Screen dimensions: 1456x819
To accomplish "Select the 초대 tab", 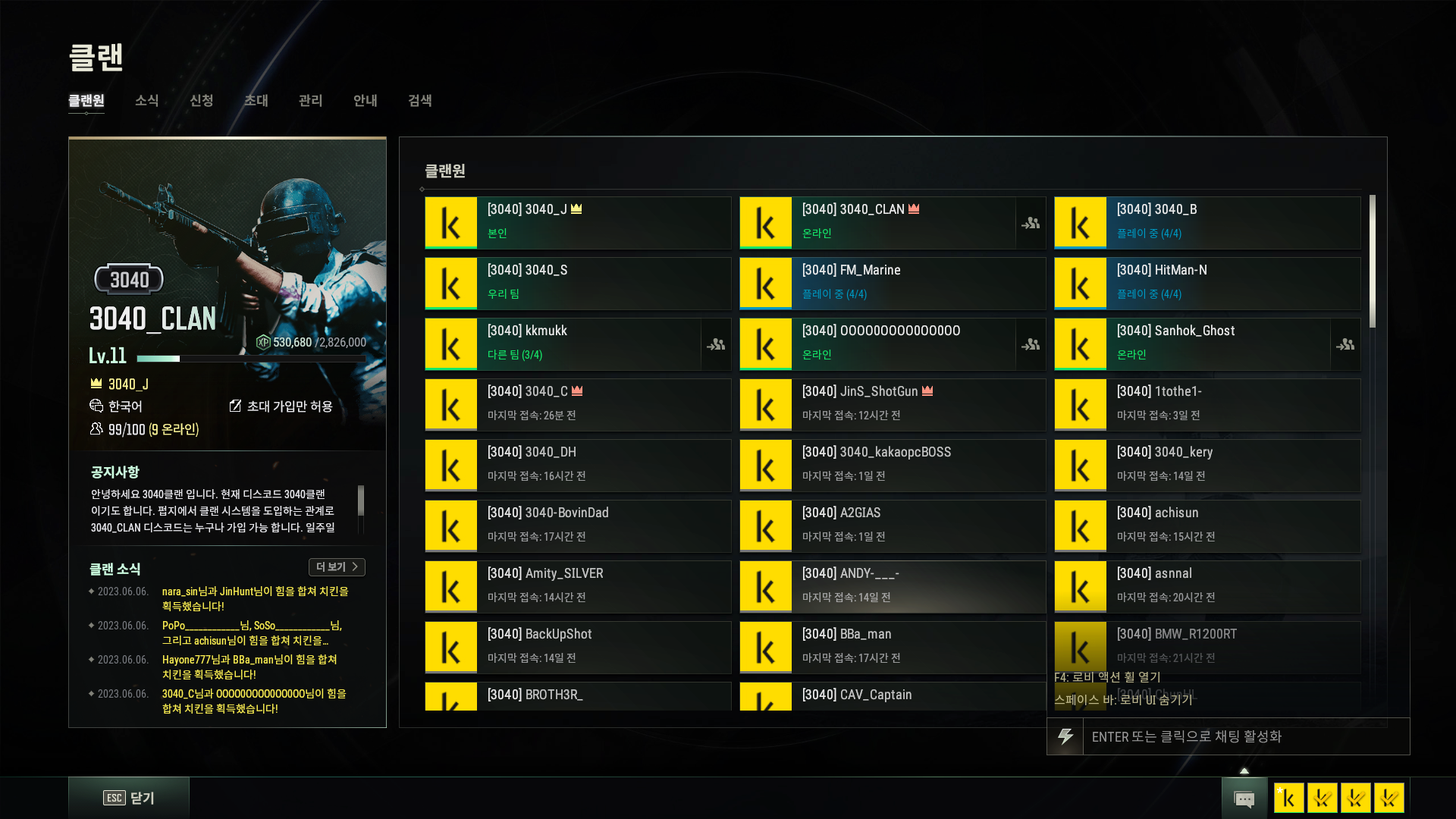I will click(256, 101).
